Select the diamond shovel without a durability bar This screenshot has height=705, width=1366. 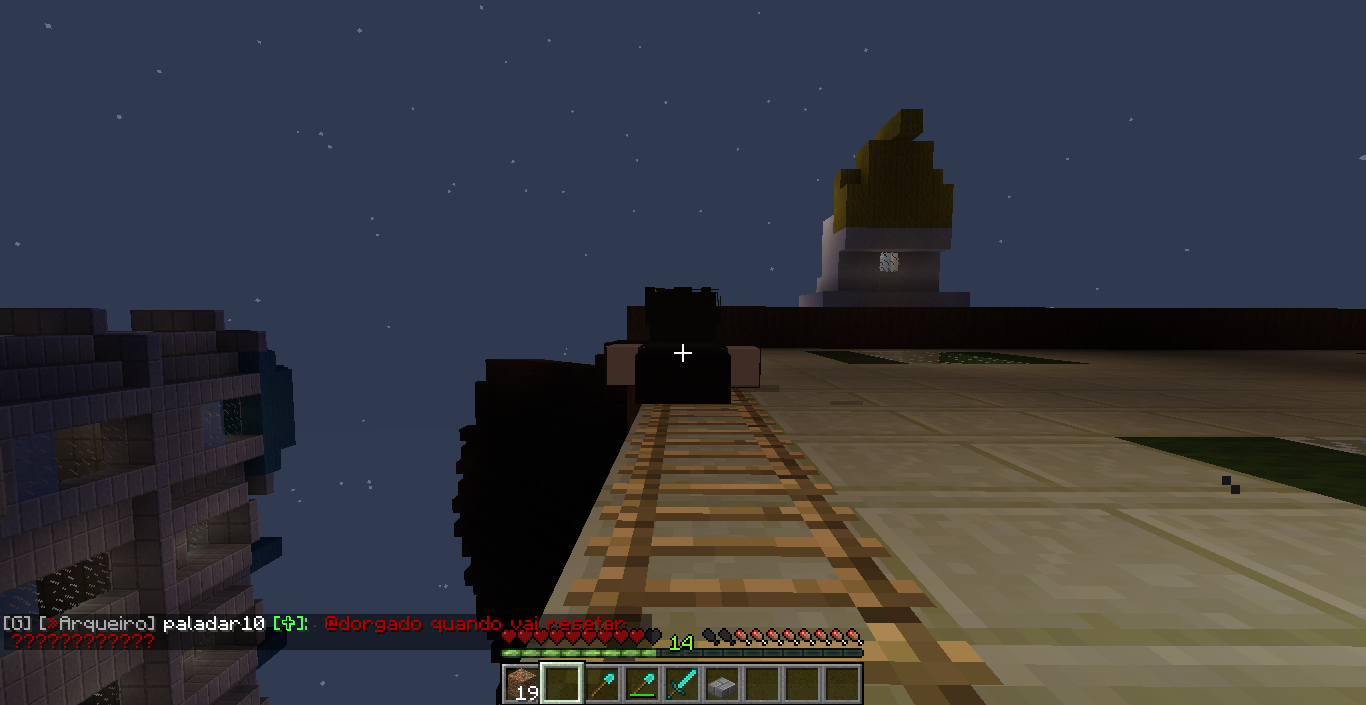click(601, 684)
